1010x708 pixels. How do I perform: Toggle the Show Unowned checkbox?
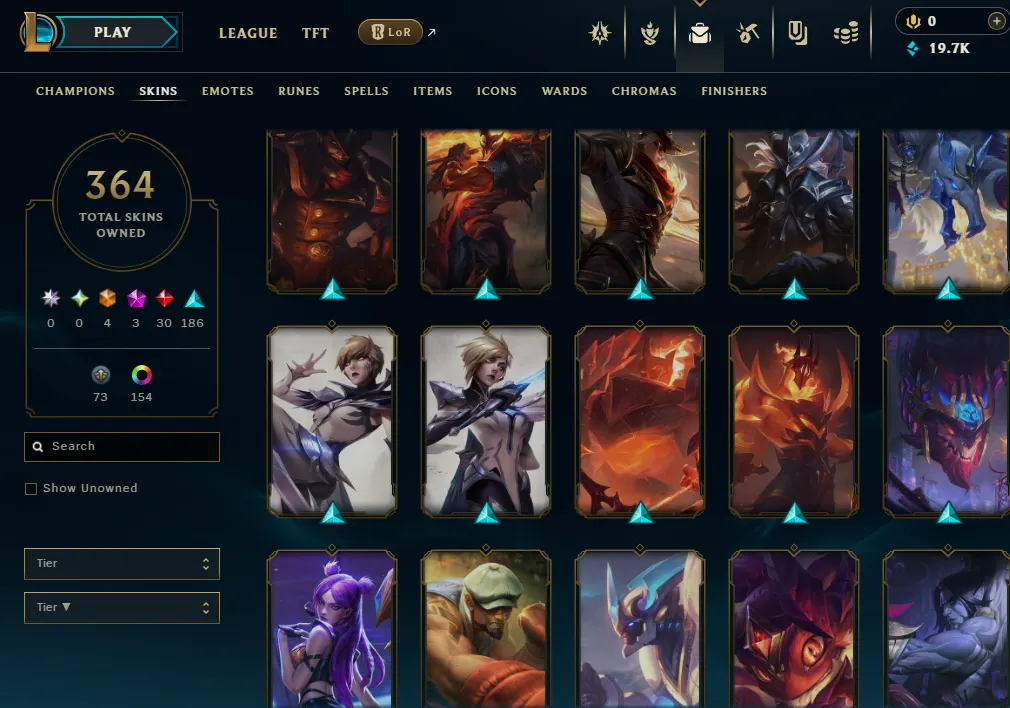tap(31, 489)
